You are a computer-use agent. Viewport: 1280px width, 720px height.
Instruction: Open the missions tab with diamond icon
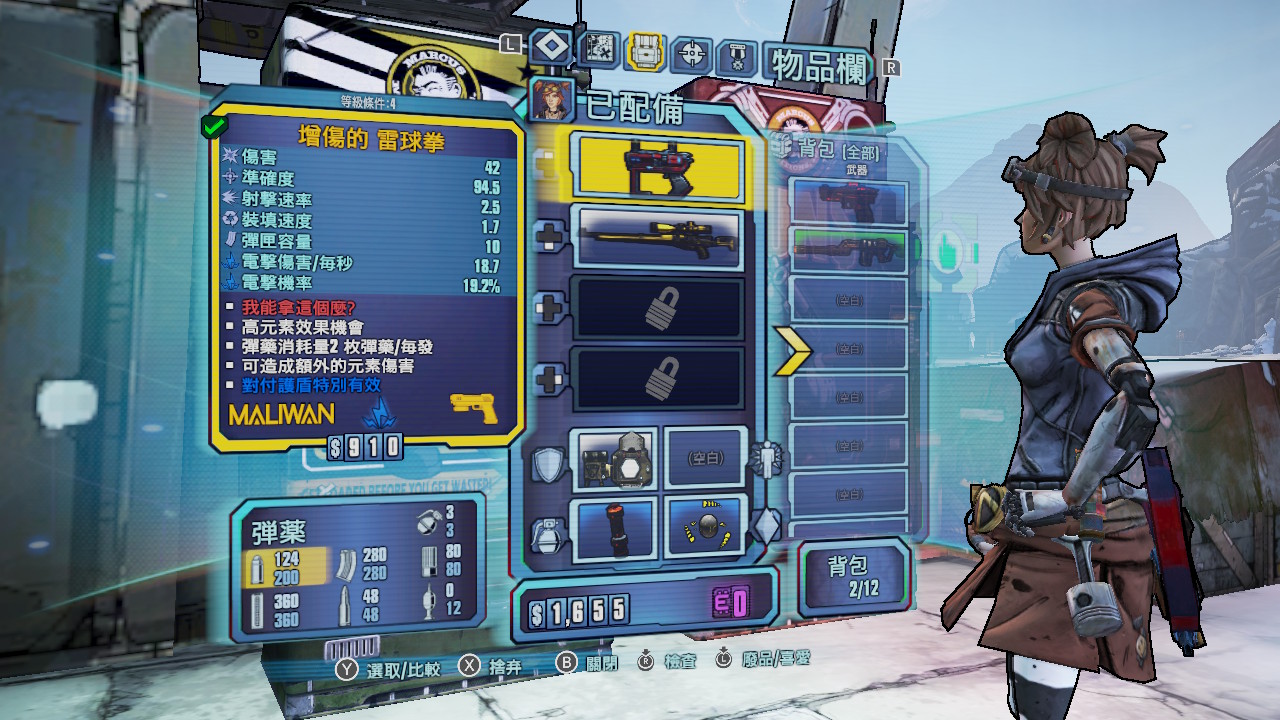click(x=550, y=46)
